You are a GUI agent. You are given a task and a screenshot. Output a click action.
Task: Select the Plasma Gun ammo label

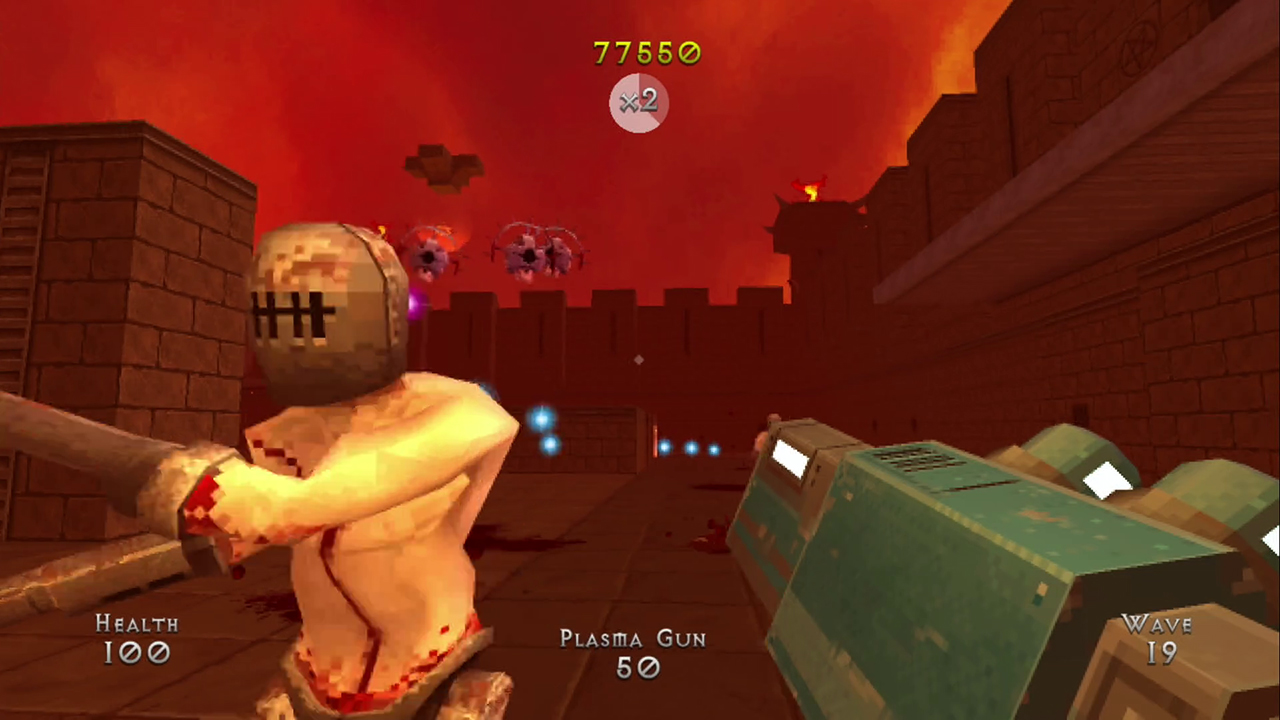(632, 639)
